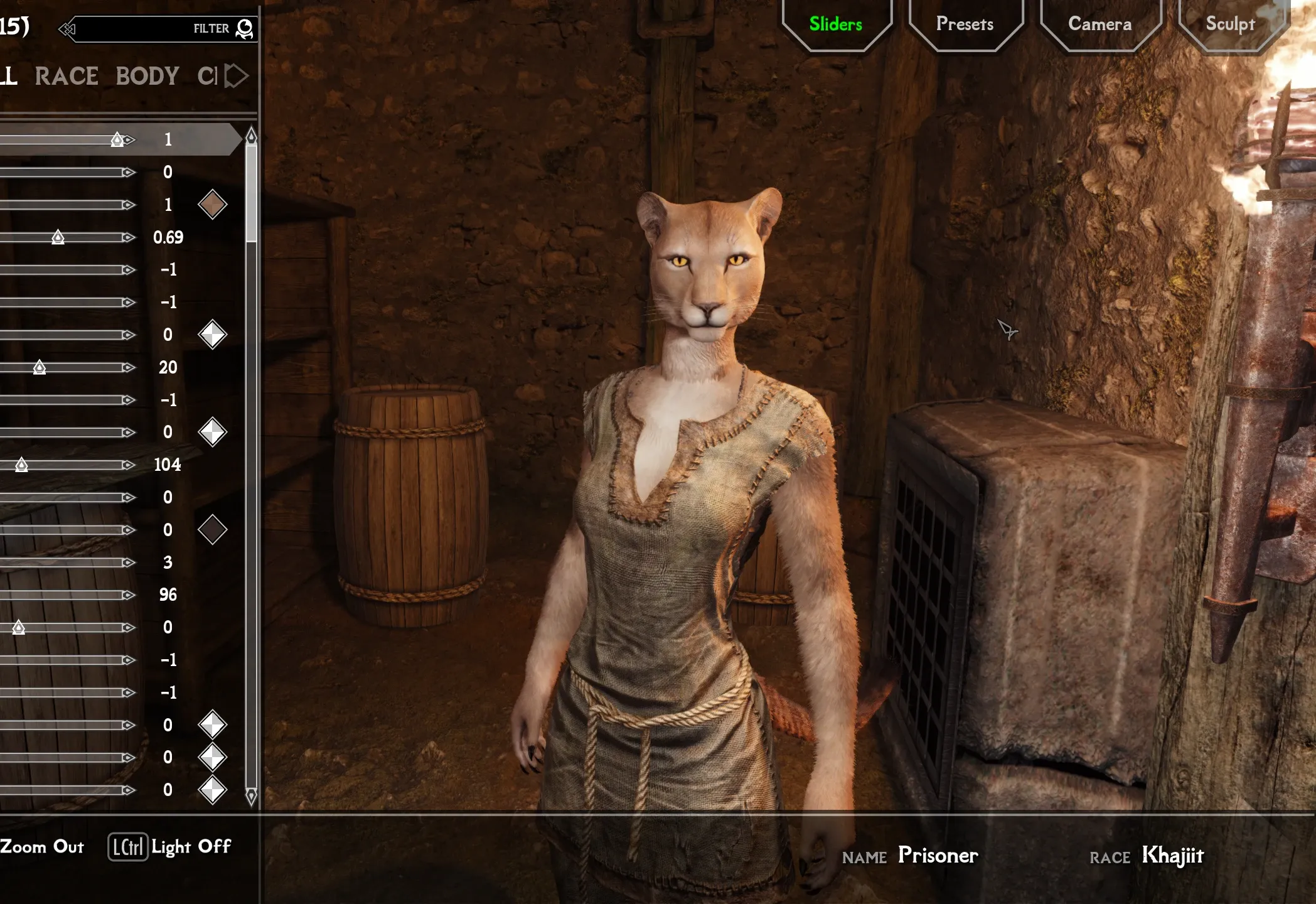Switch to the Sliders tab
Screen dimensions: 1316x904
[x=835, y=24]
